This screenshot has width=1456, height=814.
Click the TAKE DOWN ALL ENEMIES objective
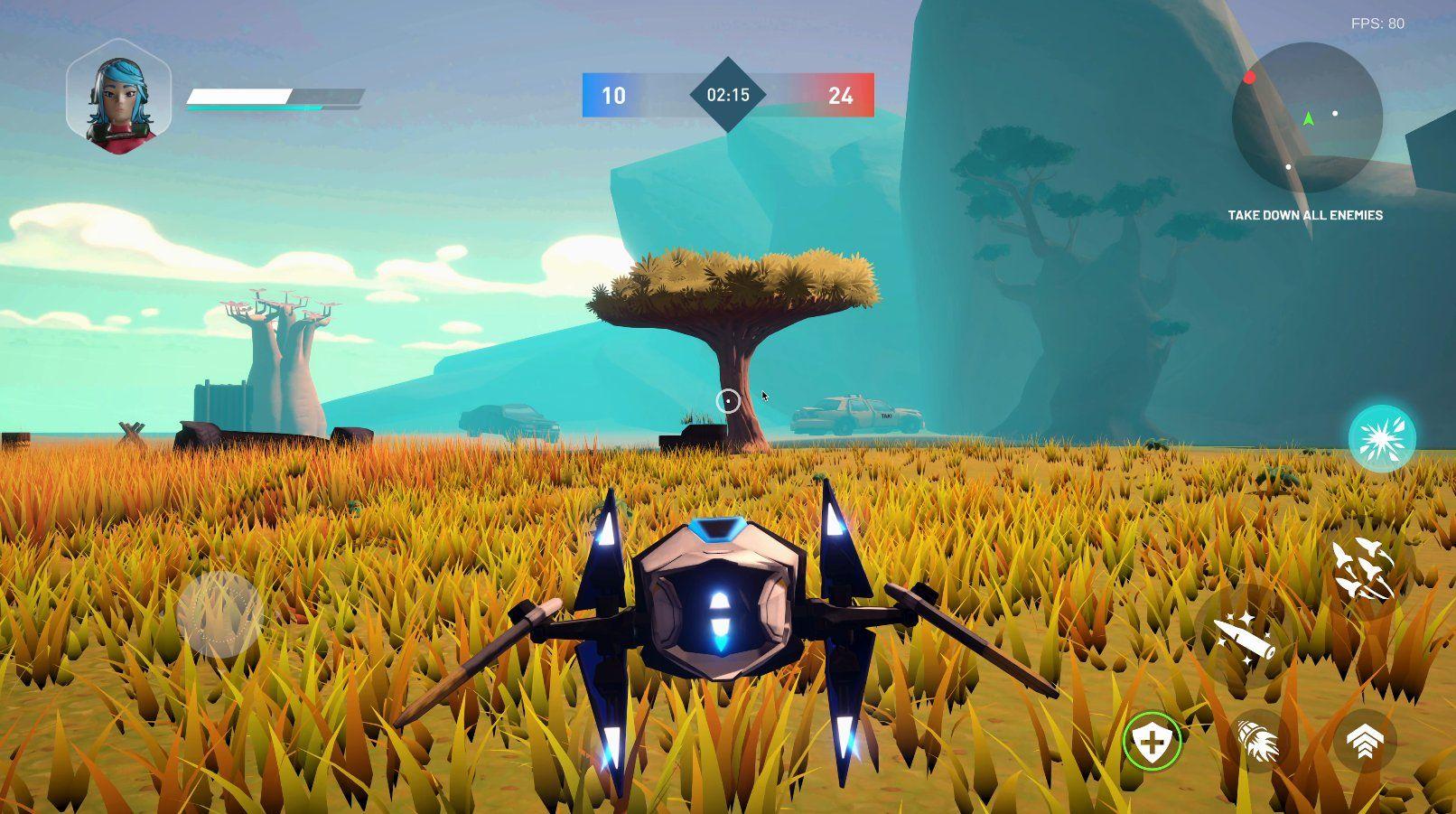click(1304, 215)
